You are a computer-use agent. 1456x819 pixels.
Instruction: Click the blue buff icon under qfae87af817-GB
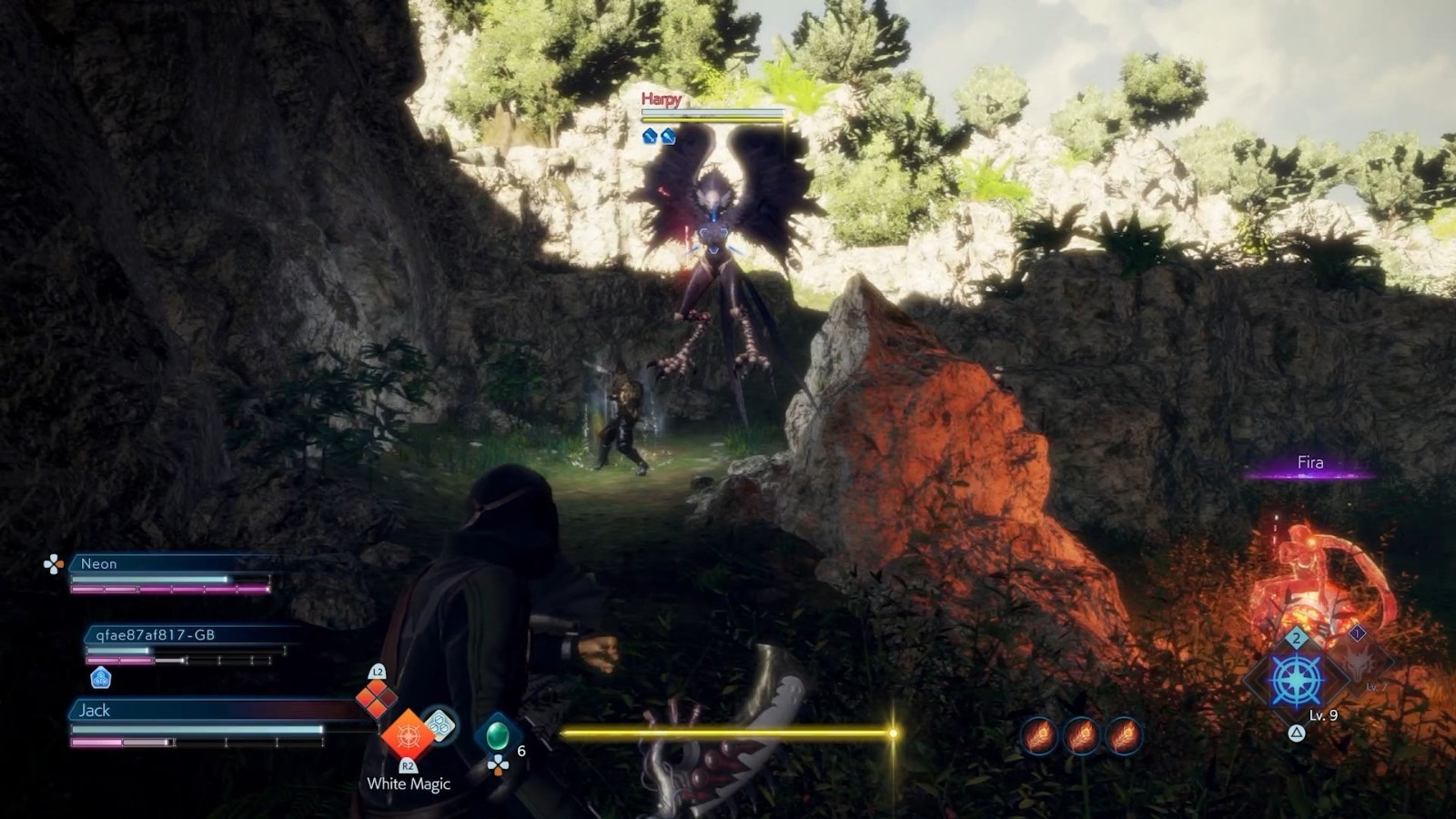(x=101, y=677)
